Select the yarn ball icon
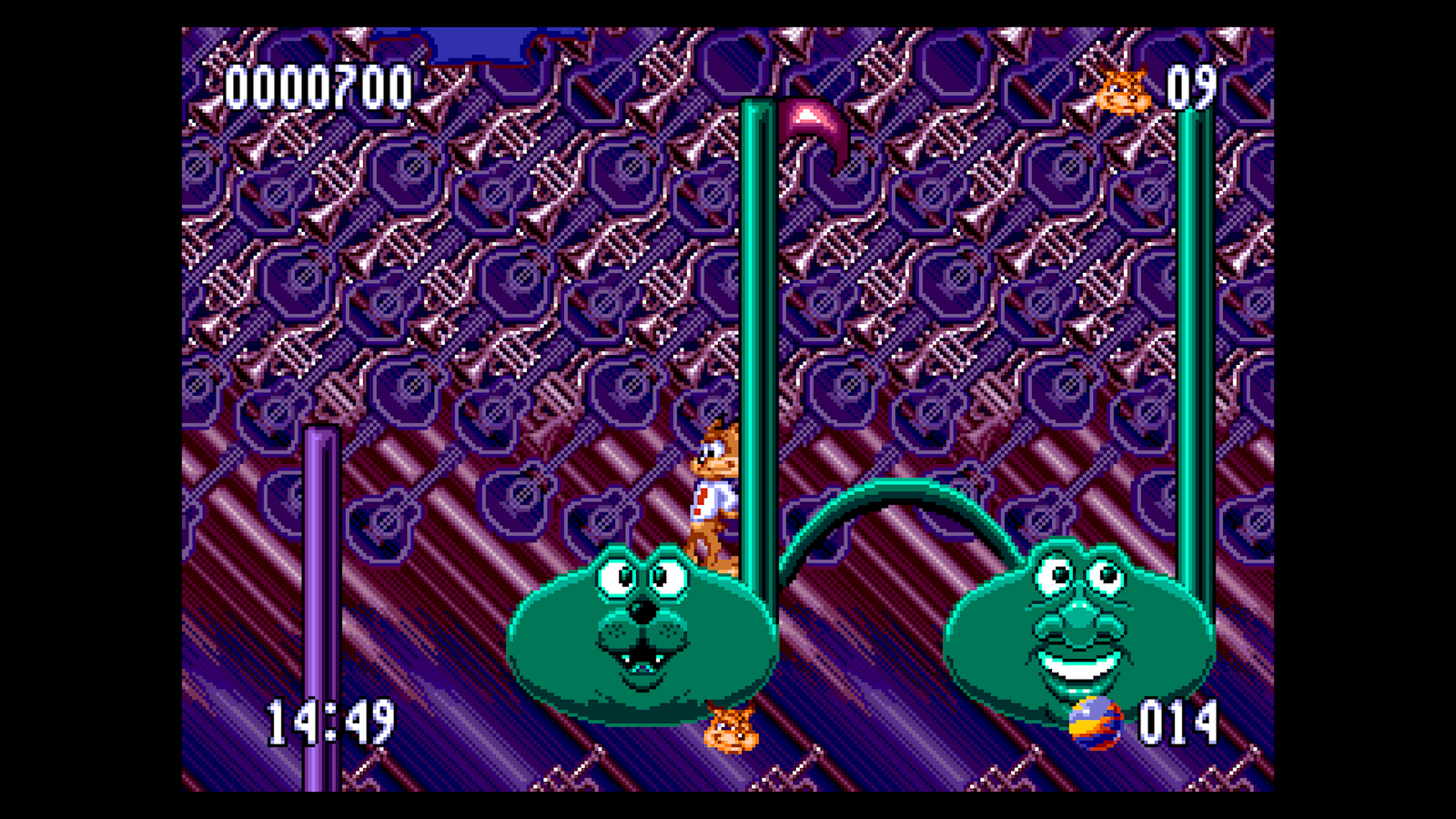The width and height of the screenshot is (1456, 819). coord(1096,723)
